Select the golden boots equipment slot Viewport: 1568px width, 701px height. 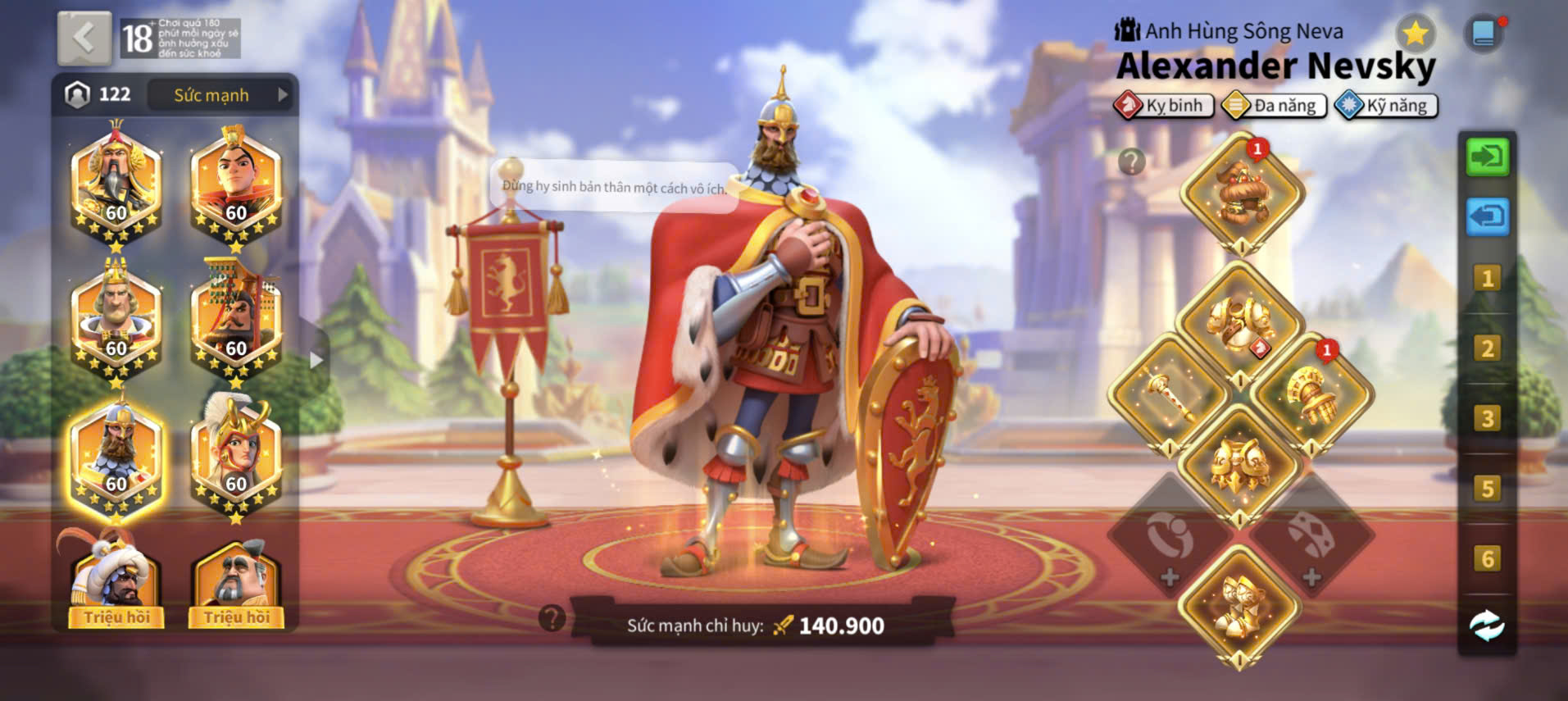pos(1239,608)
